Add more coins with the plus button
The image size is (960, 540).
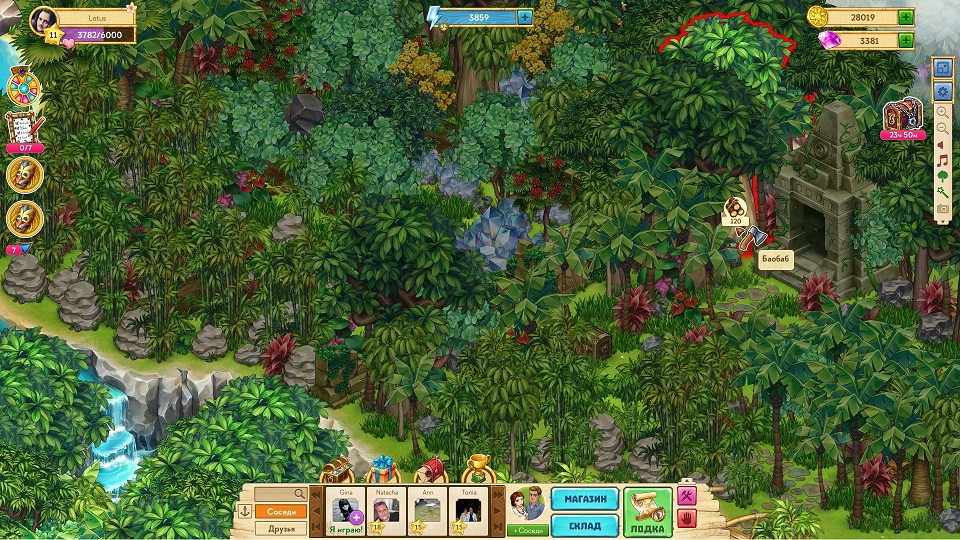click(905, 17)
